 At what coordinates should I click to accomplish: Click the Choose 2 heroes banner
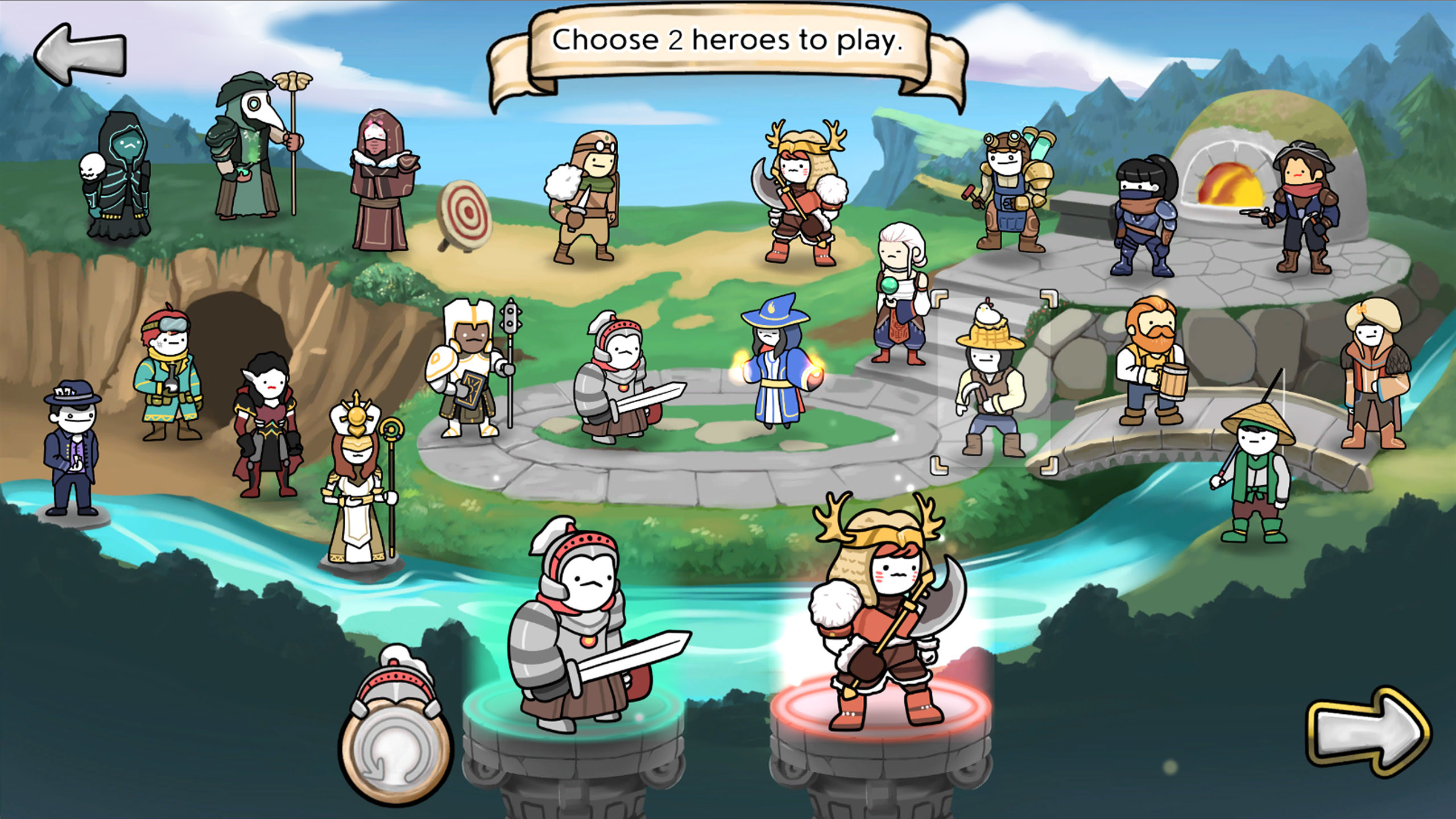click(728, 43)
